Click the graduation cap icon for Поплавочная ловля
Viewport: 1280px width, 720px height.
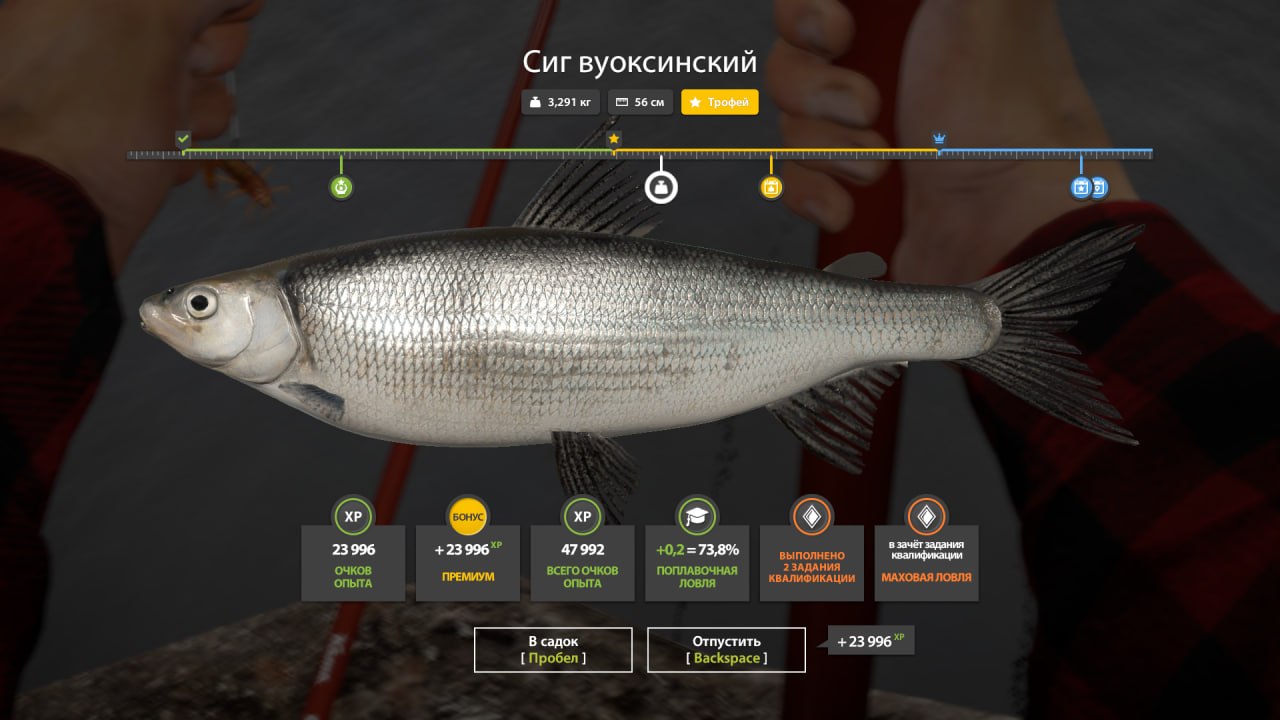(x=696, y=517)
